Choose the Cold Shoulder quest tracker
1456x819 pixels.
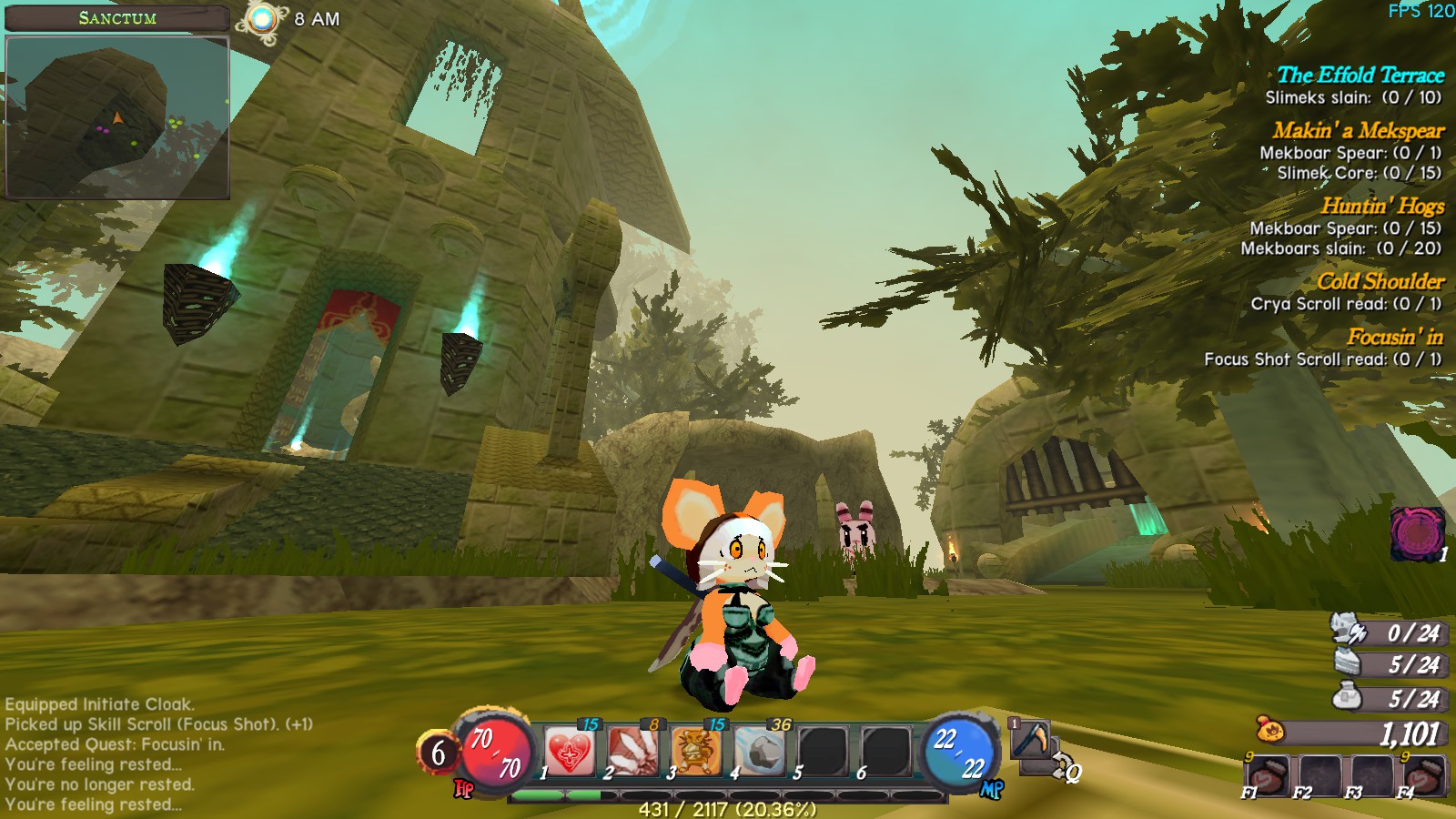tap(1380, 281)
